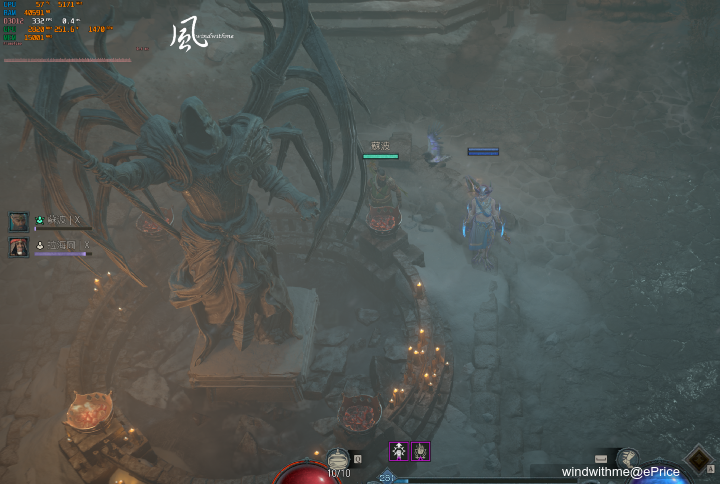Select the bearded party member portrait with green gem

point(19,222)
